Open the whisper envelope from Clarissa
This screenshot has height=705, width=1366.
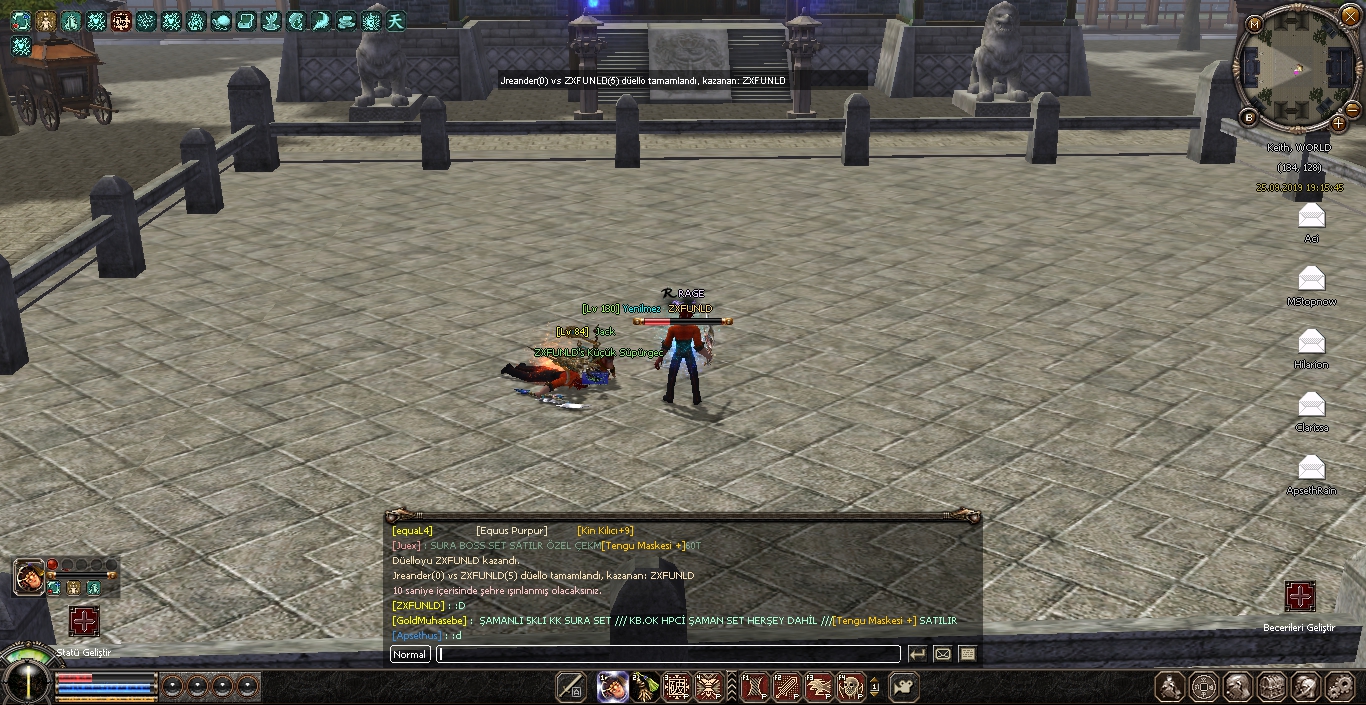[1311, 405]
